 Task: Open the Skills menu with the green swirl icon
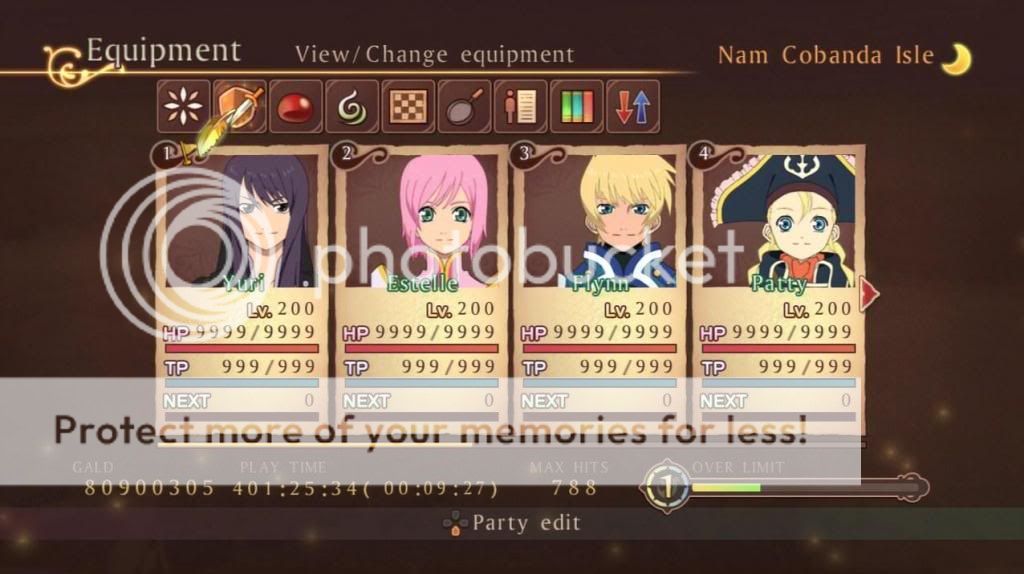[x=352, y=107]
